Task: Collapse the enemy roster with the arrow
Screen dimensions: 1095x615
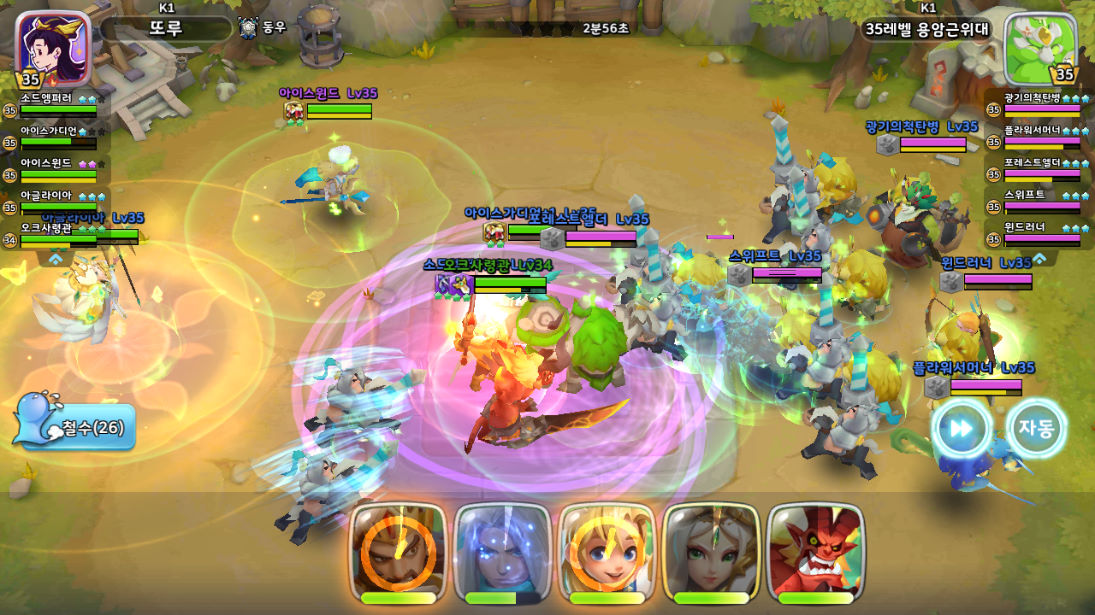Action: click(x=1039, y=258)
